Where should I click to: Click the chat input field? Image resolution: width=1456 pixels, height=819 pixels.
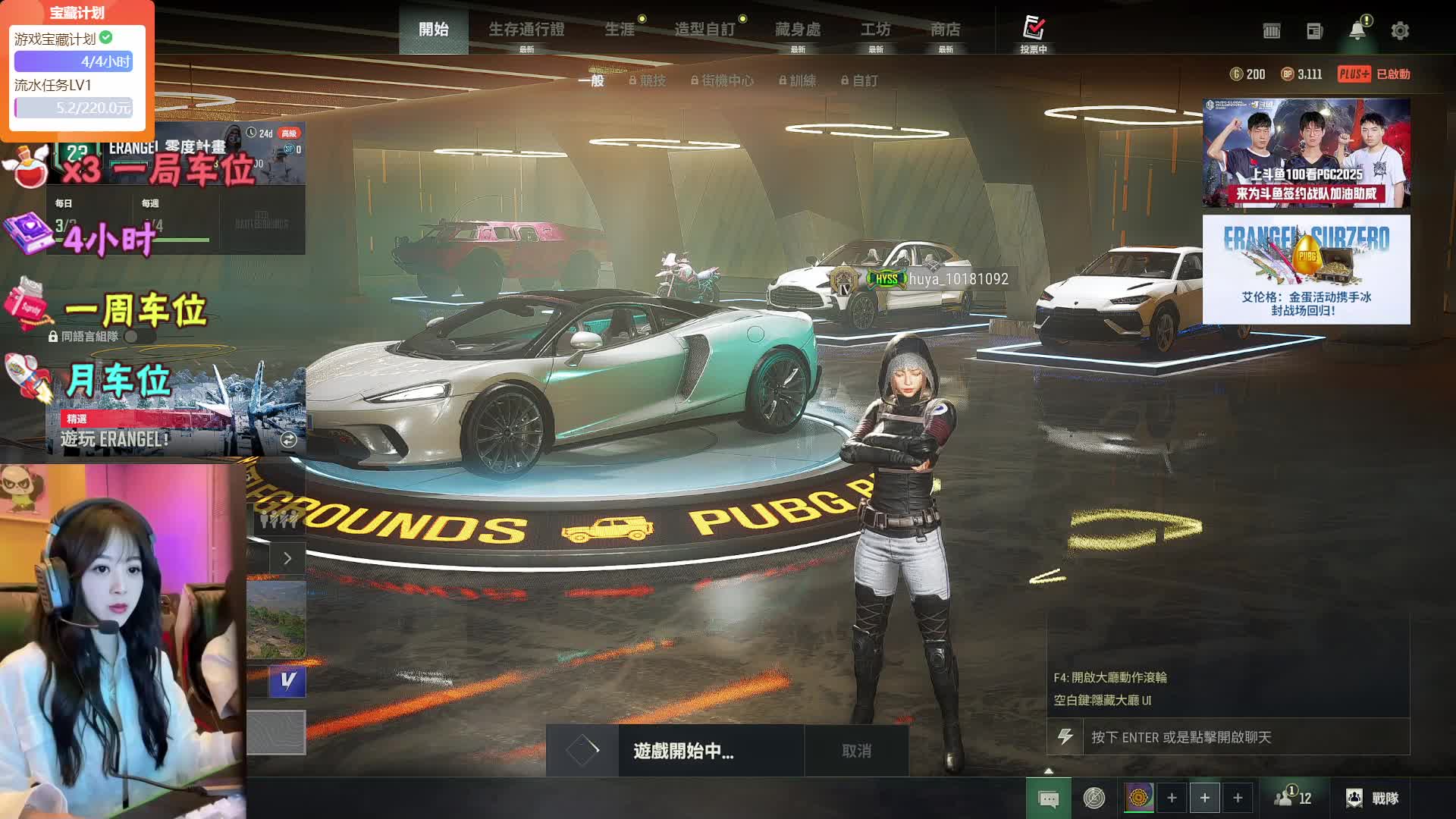coord(1244,737)
